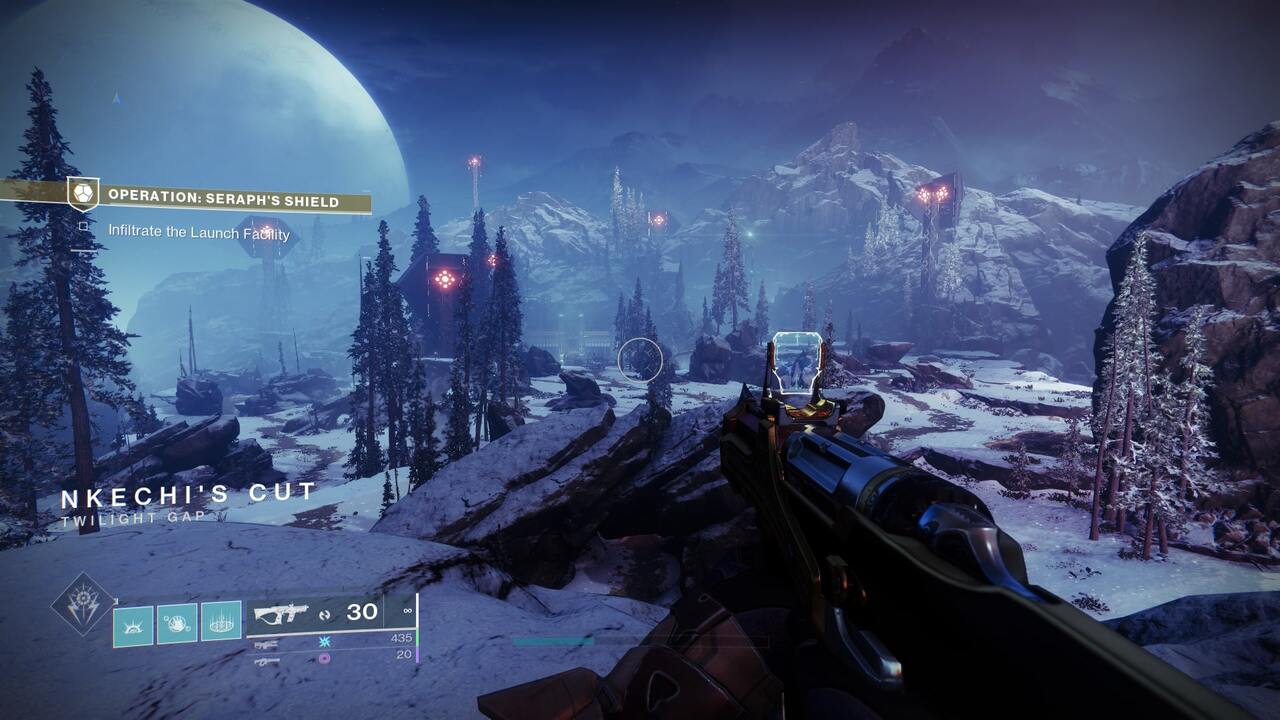The height and width of the screenshot is (720, 1280).
Task: Click the infinity primary ammo symbol
Action: coord(407,611)
